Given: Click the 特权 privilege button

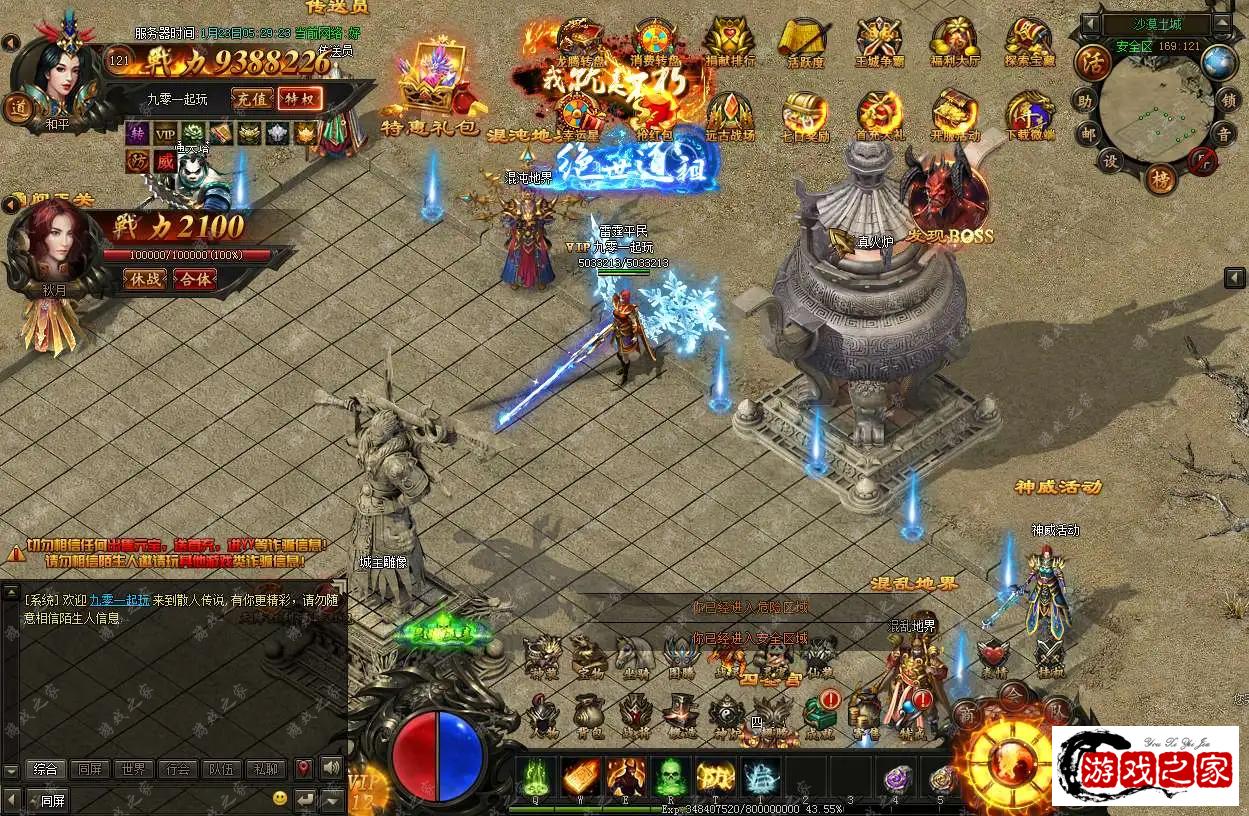Looking at the screenshot, I should (300, 98).
